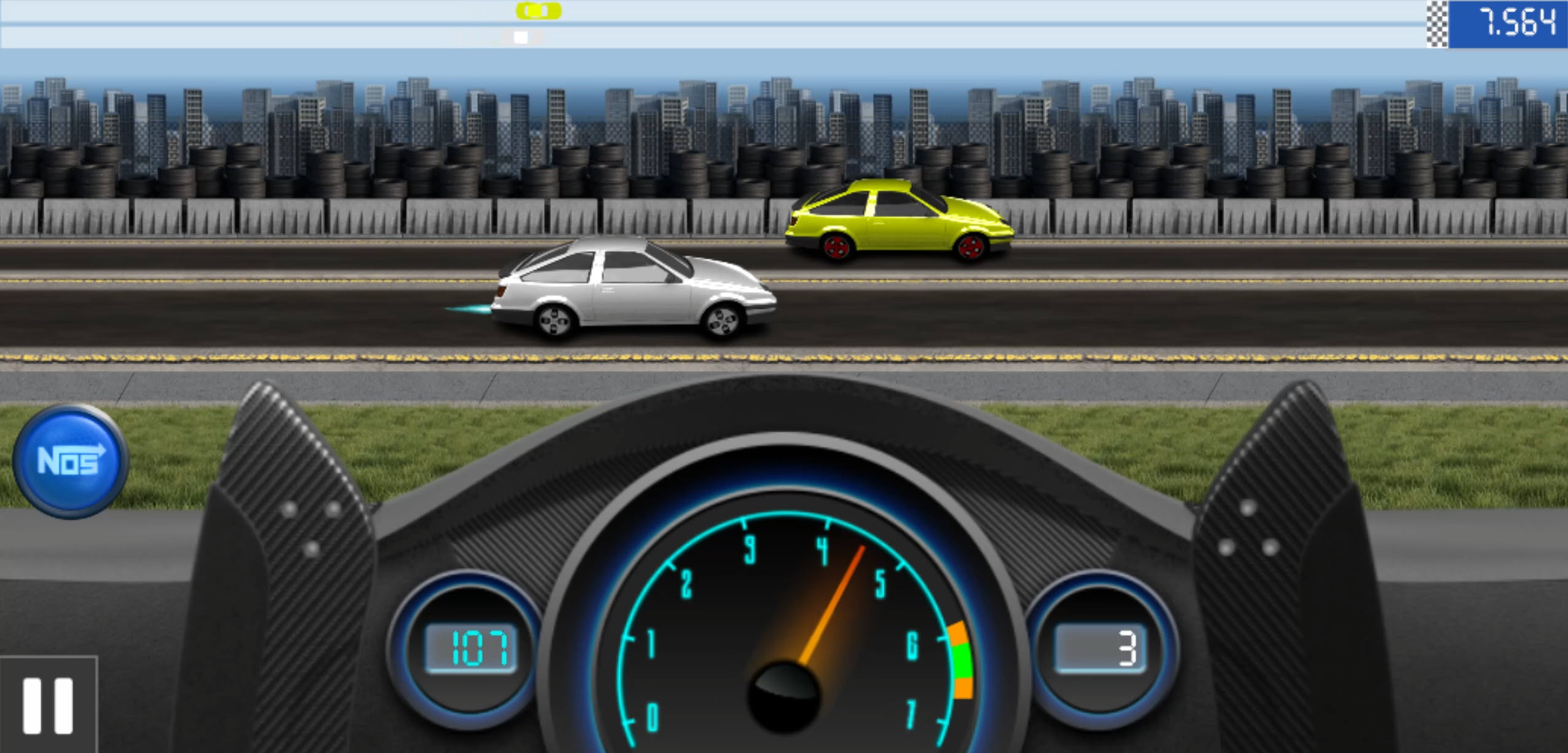Toggle the NOS canister display
1568x753 pixels.
(x=72, y=463)
